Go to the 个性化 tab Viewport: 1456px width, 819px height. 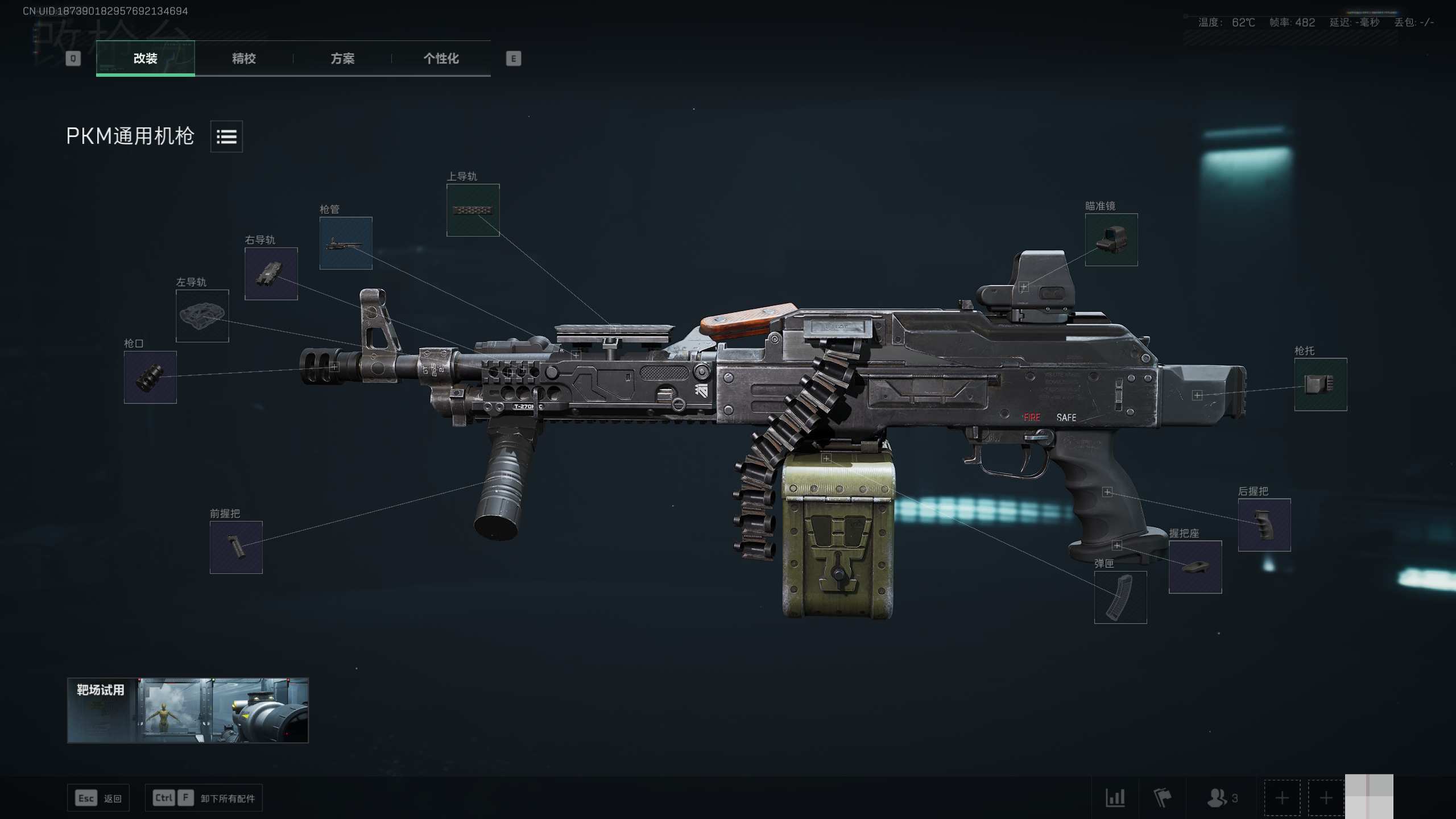click(x=441, y=58)
